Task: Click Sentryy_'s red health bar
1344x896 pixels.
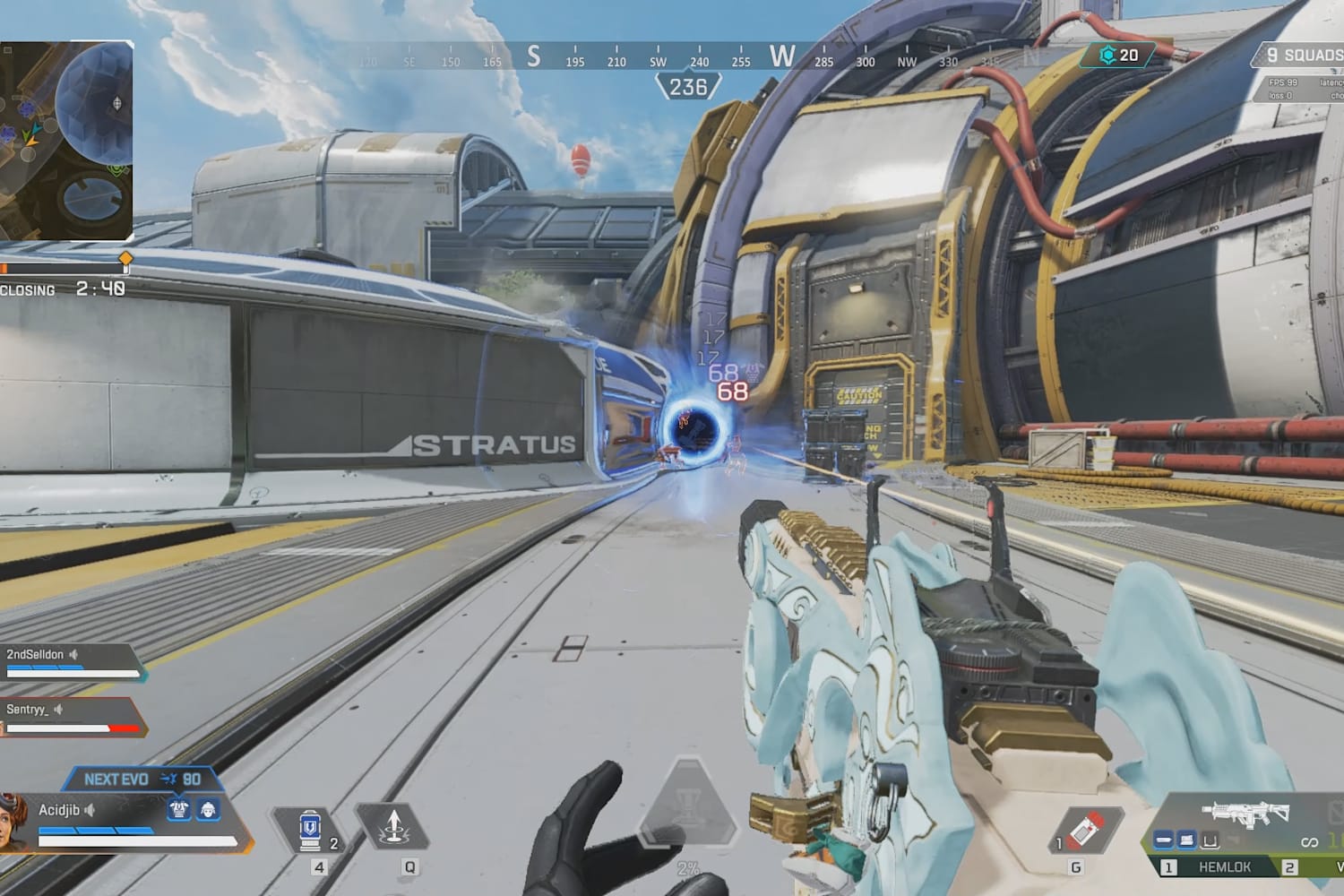Action: tap(122, 728)
